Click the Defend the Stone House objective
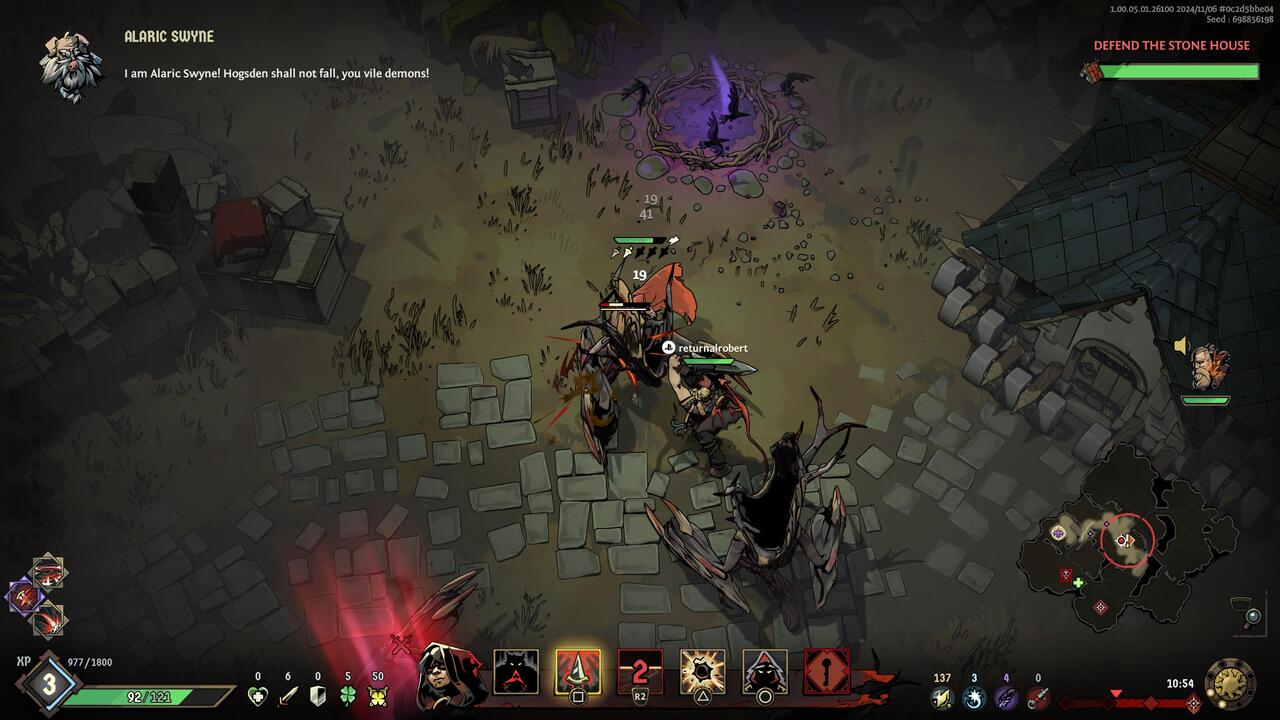This screenshot has width=1280, height=720. click(1171, 45)
